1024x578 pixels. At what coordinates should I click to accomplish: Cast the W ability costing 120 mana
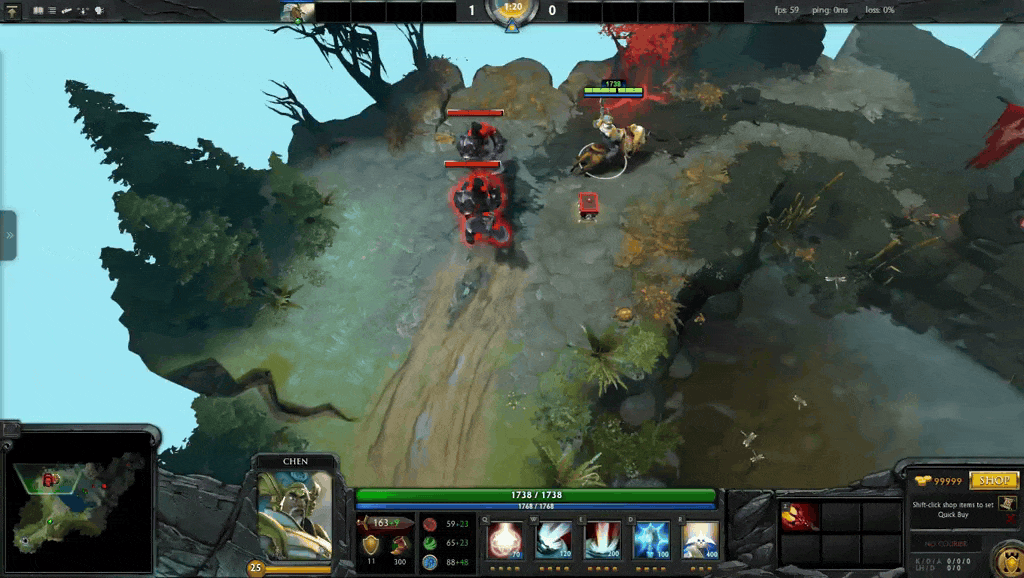tap(552, 540)
